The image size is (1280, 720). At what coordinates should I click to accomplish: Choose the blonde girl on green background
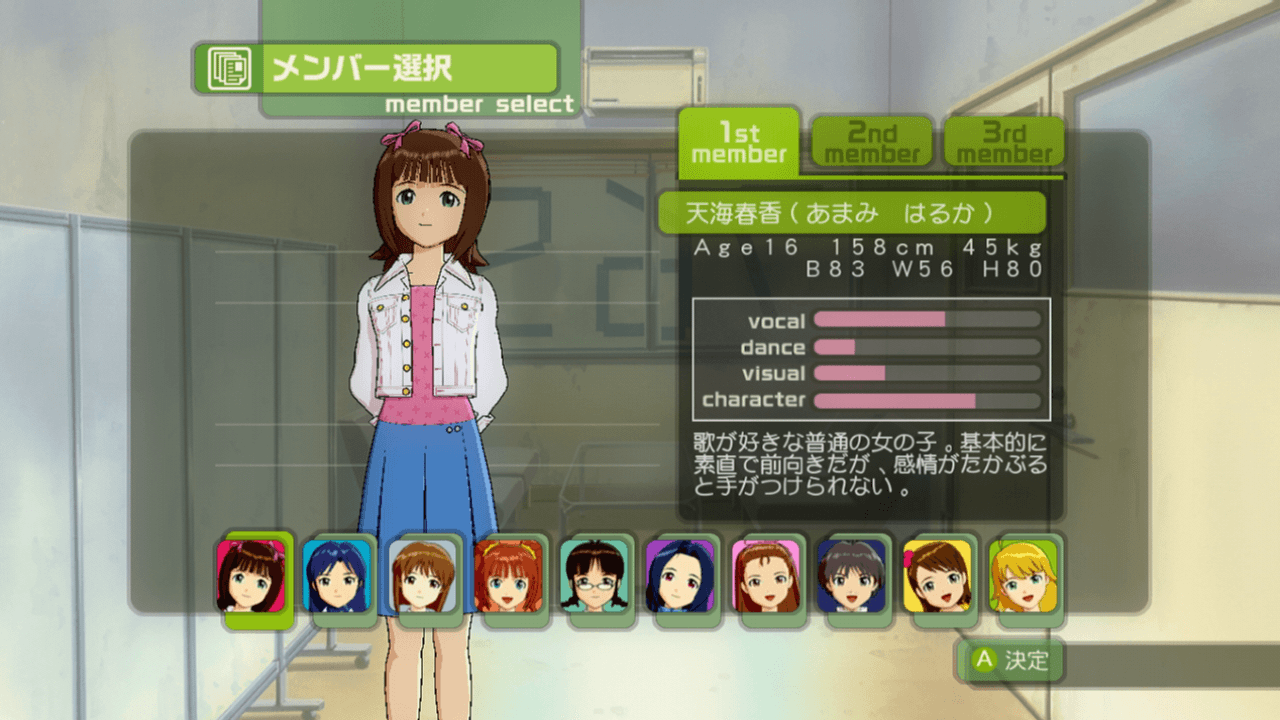tap(1023, 576)
